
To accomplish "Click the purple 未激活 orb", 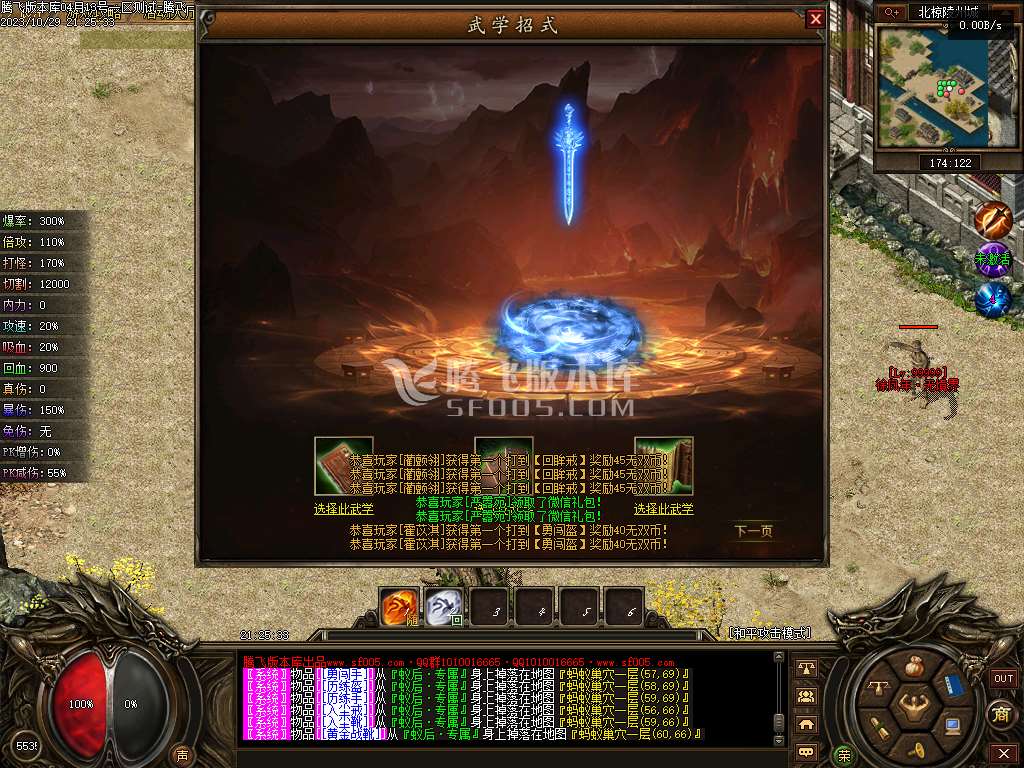I will click(x=993, y=260).
